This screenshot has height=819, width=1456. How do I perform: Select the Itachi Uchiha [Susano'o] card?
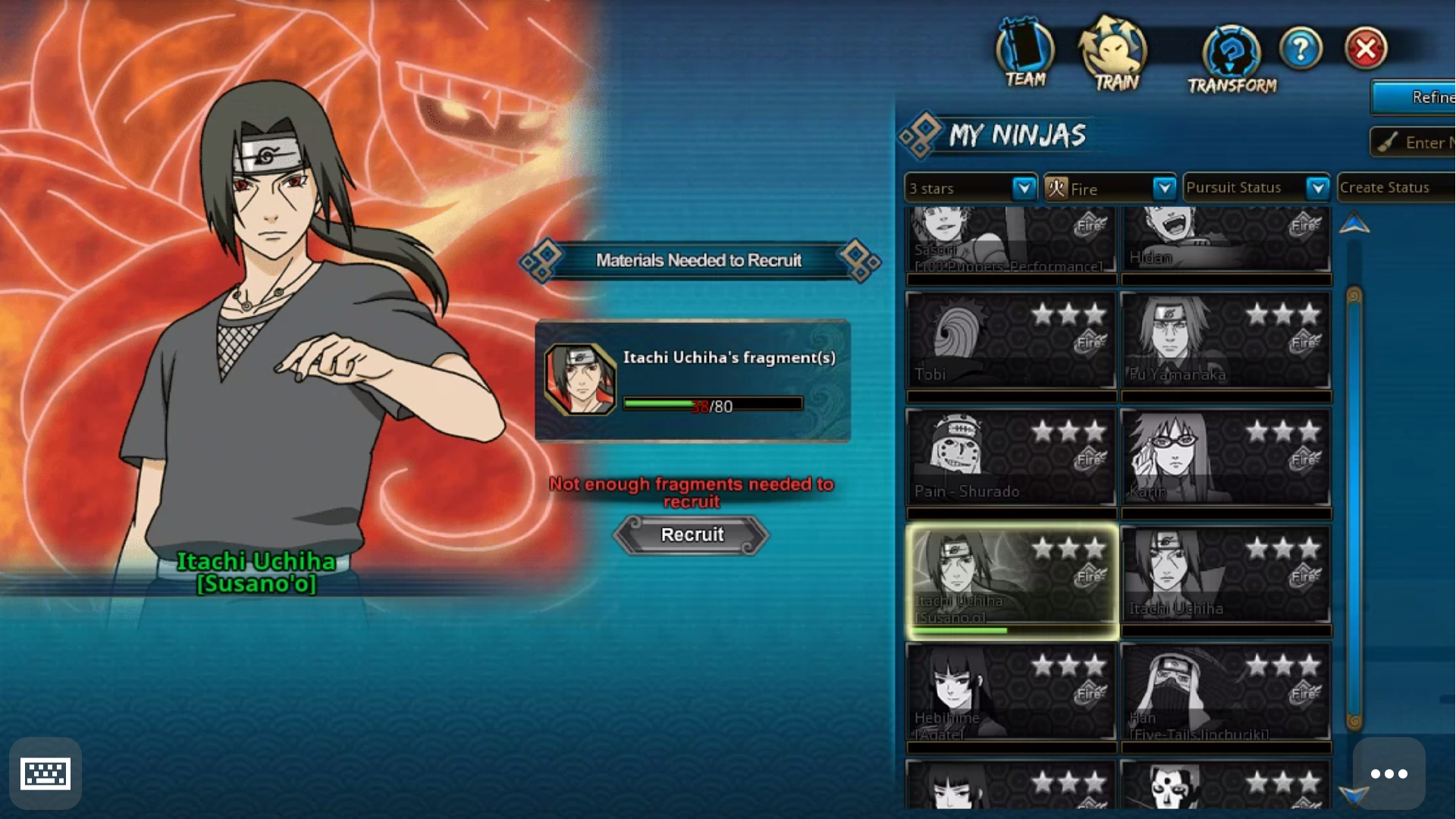[x=1011, y=580]
